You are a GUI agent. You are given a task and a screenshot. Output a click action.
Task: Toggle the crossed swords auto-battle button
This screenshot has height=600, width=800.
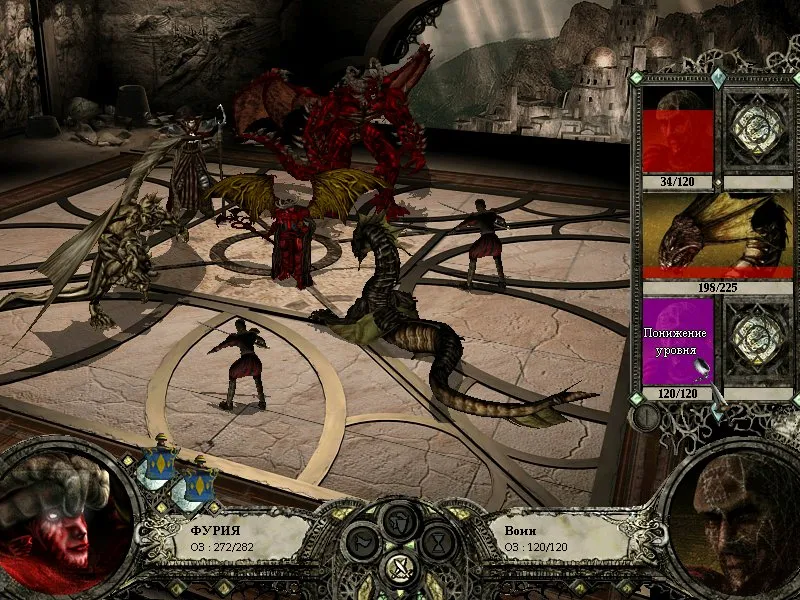pyautogui.click(x=399, y=570)
